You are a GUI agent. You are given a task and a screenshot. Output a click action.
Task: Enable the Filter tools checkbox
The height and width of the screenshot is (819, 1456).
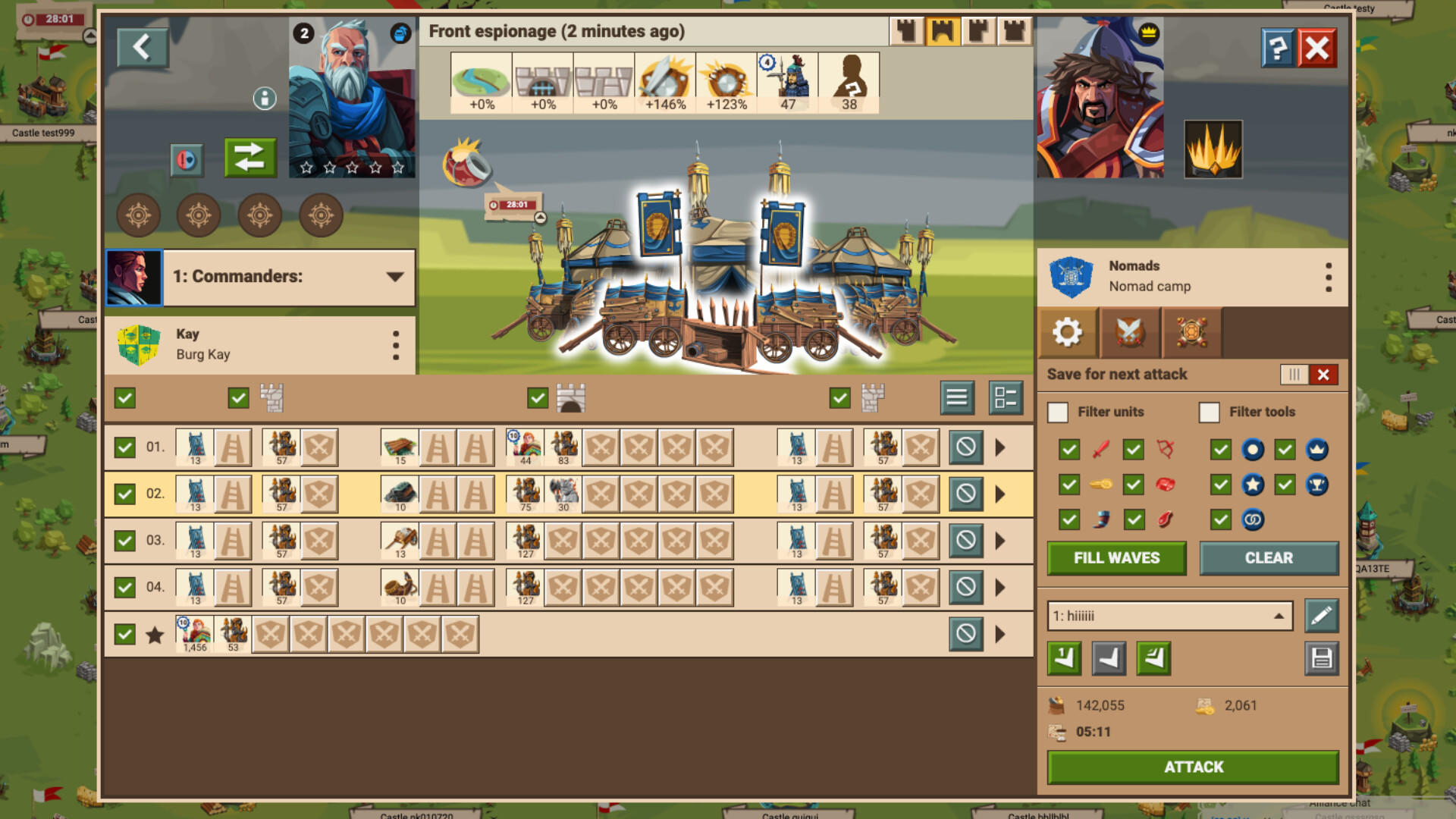(x=1208, y=412)
